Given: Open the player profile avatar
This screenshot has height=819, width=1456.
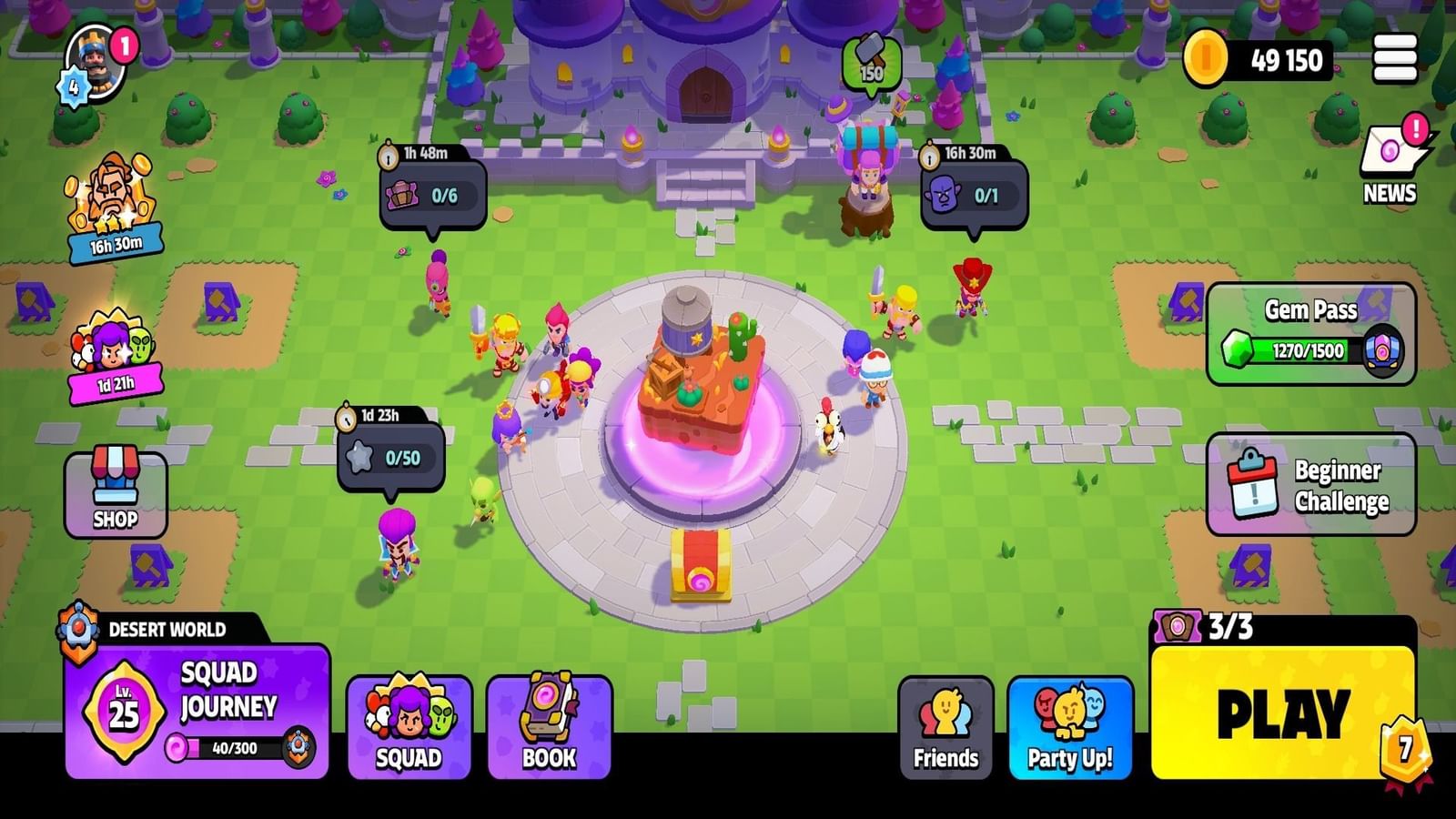Looking at the screenshot, I should (96, 64).
